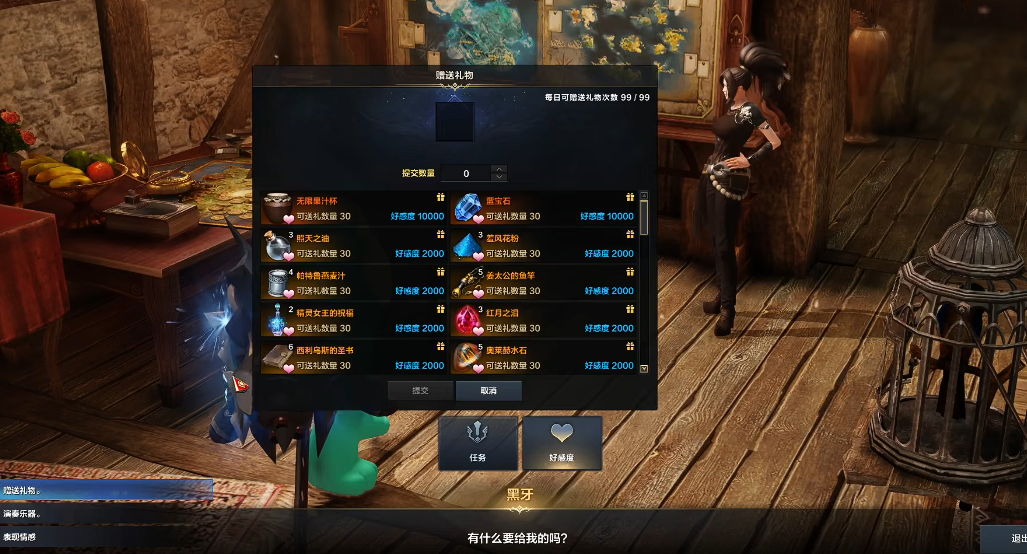Viewport: 1027px width, 554px height.
Task: Decrease the 提交数量 with the down arrow
Action: tap(499, 178)
